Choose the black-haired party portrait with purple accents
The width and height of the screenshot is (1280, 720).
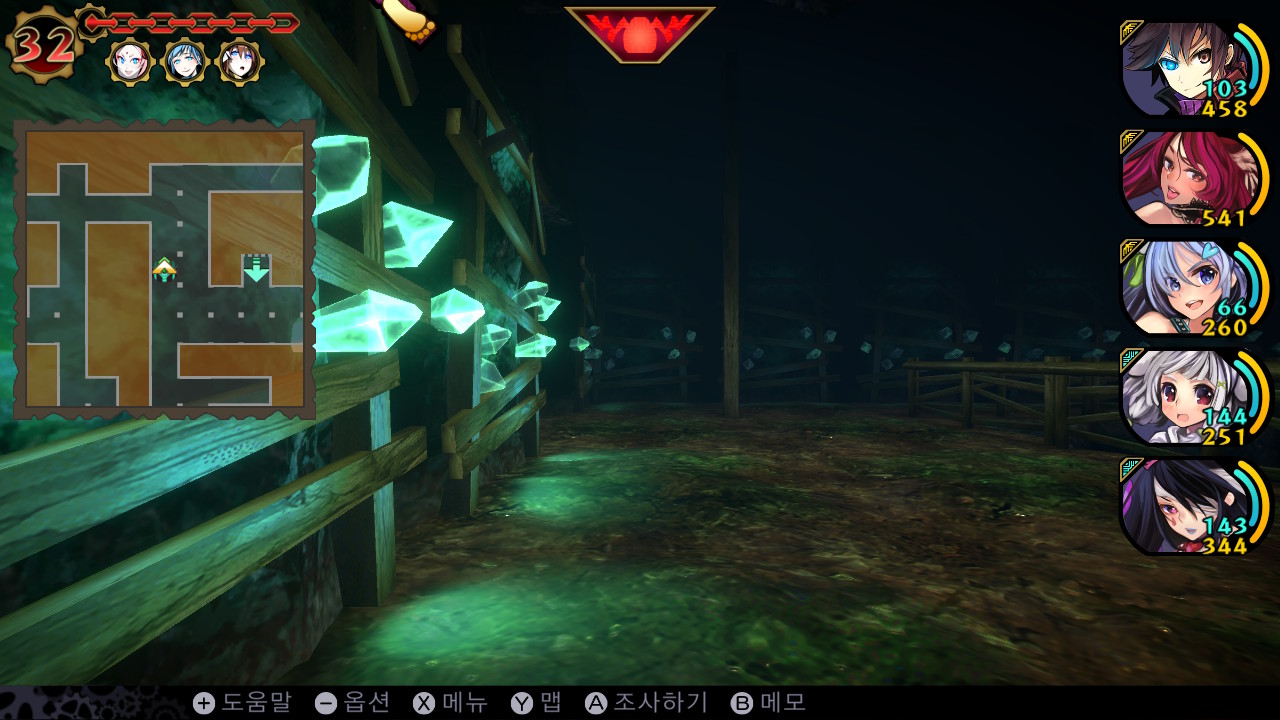[1180, 507]
